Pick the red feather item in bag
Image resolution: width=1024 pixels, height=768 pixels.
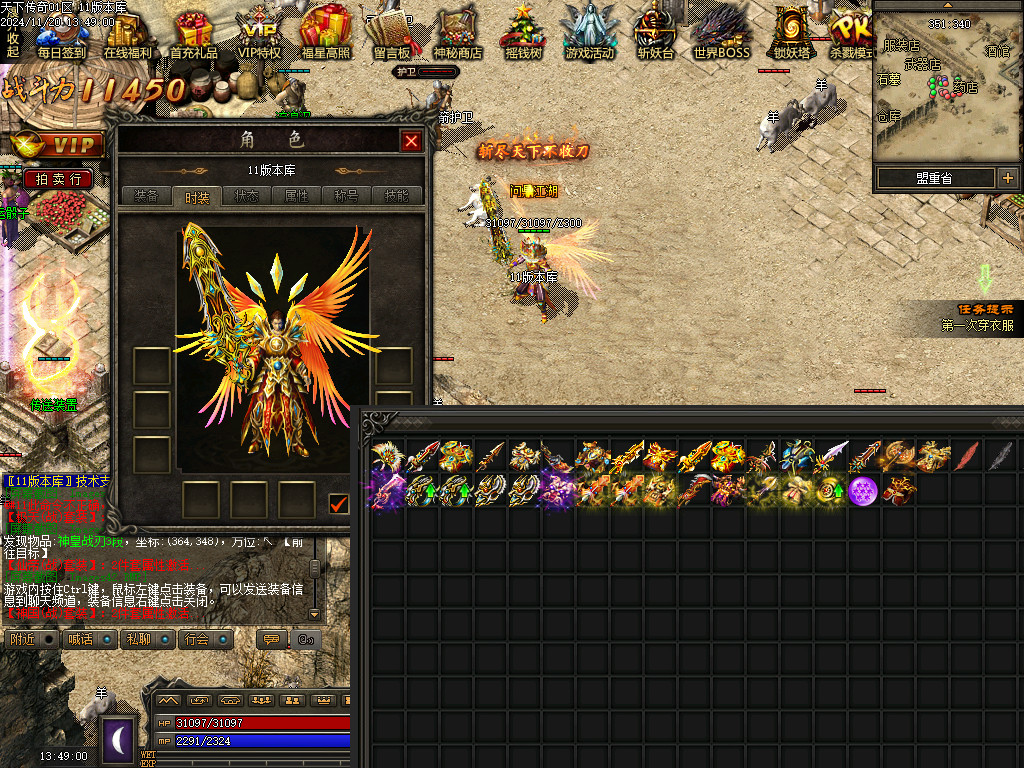(x=966, y=456)
